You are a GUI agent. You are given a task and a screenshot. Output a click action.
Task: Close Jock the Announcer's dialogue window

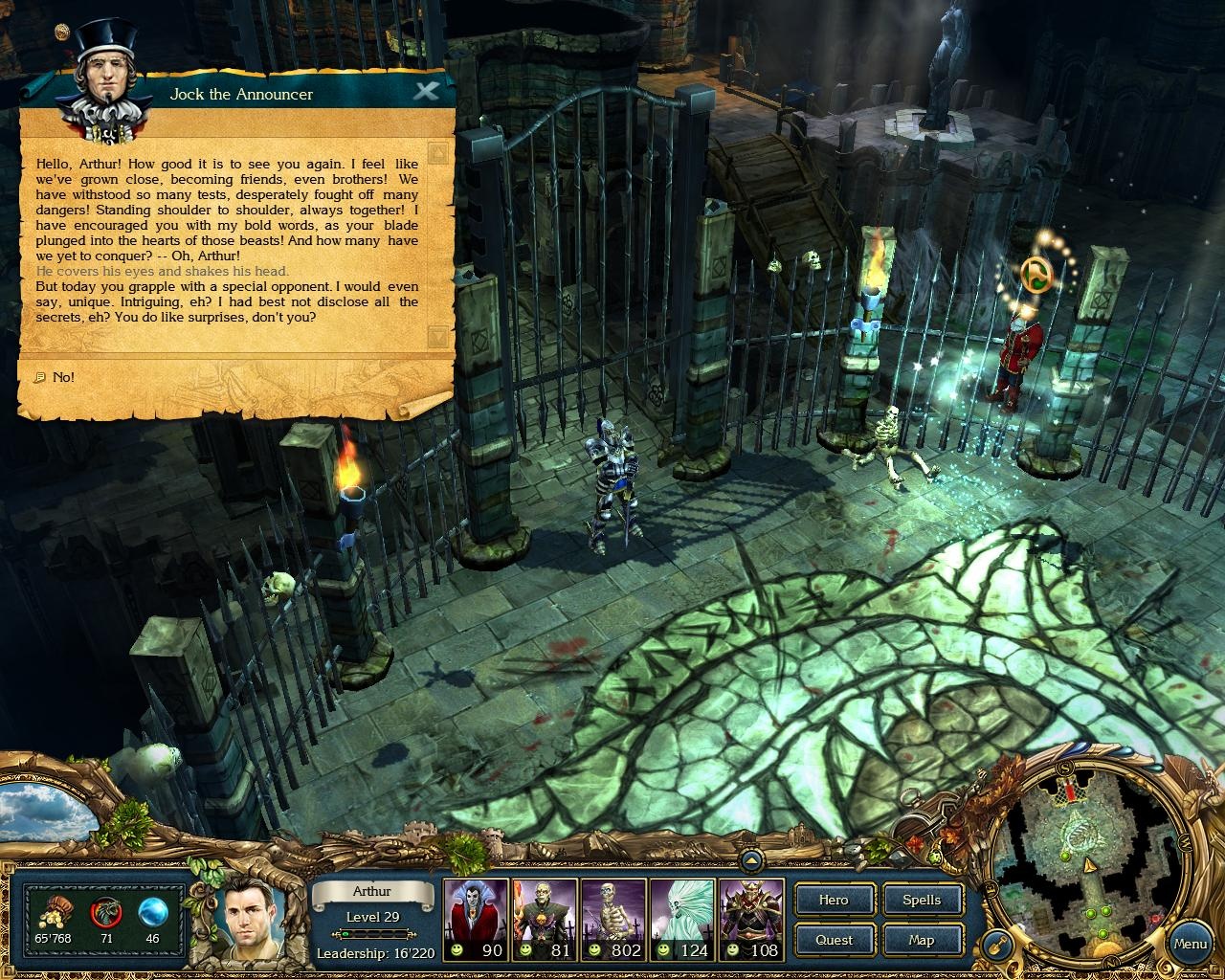point(428,91)
